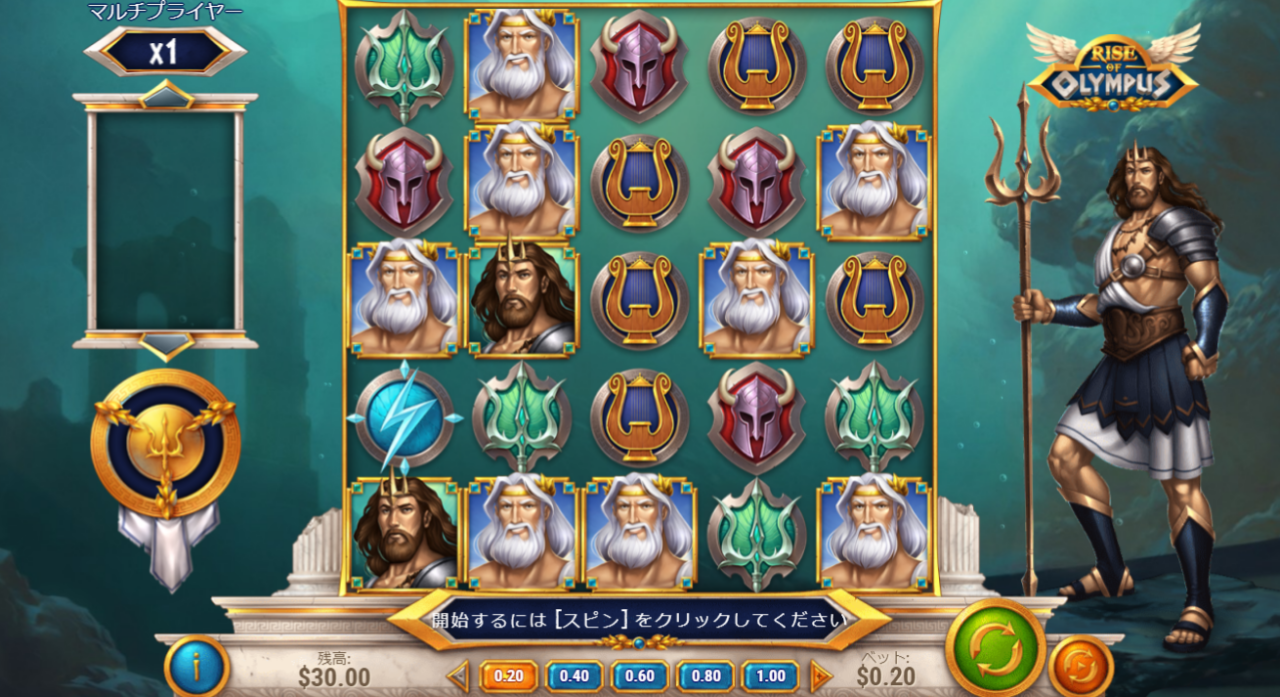Select the 0.20 bet amount
This screenshot has height=697, width=1280.
508,676
